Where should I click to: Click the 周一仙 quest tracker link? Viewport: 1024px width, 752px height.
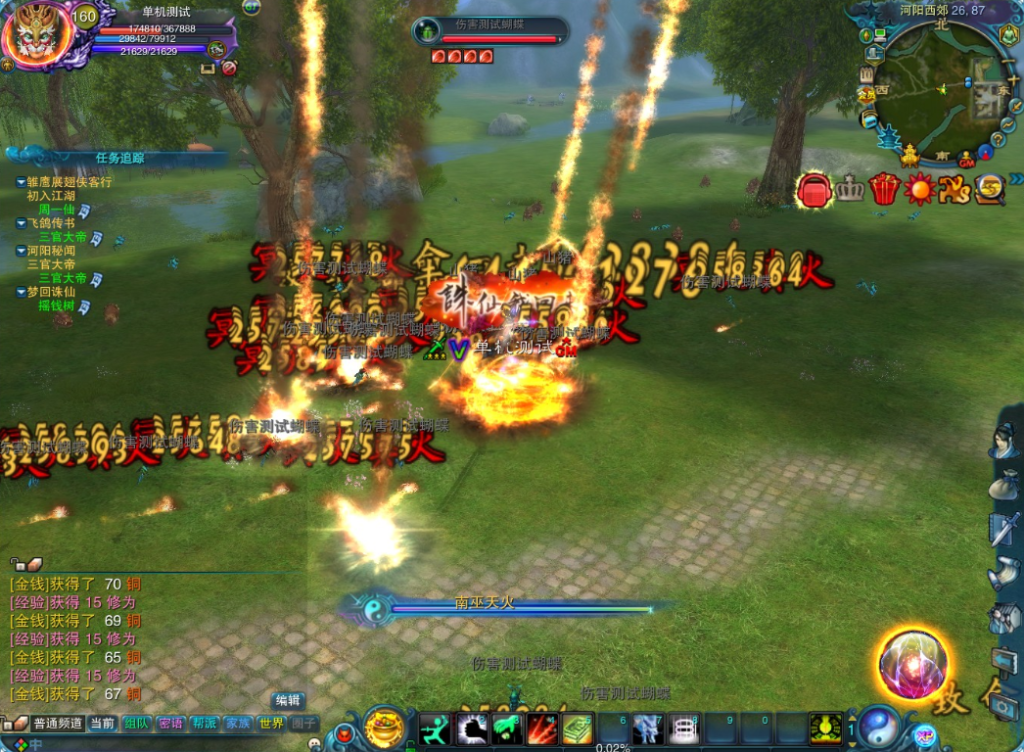click(57, 210)
